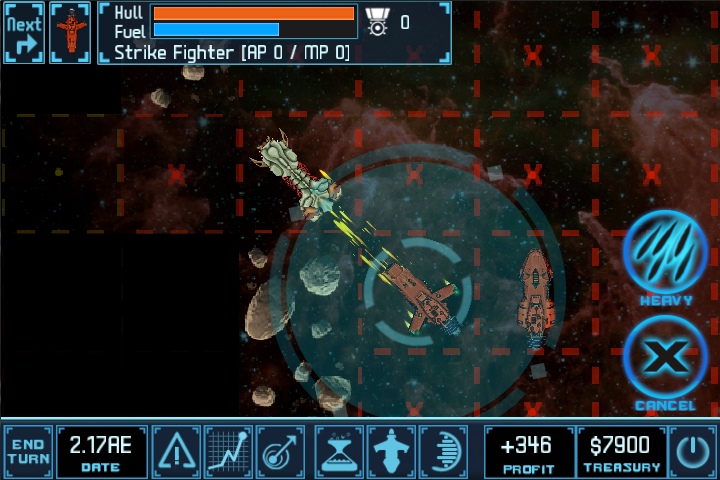Show the line graph statistics screen
The width and height of the screenshot is (720, 480).
point(228,451)
